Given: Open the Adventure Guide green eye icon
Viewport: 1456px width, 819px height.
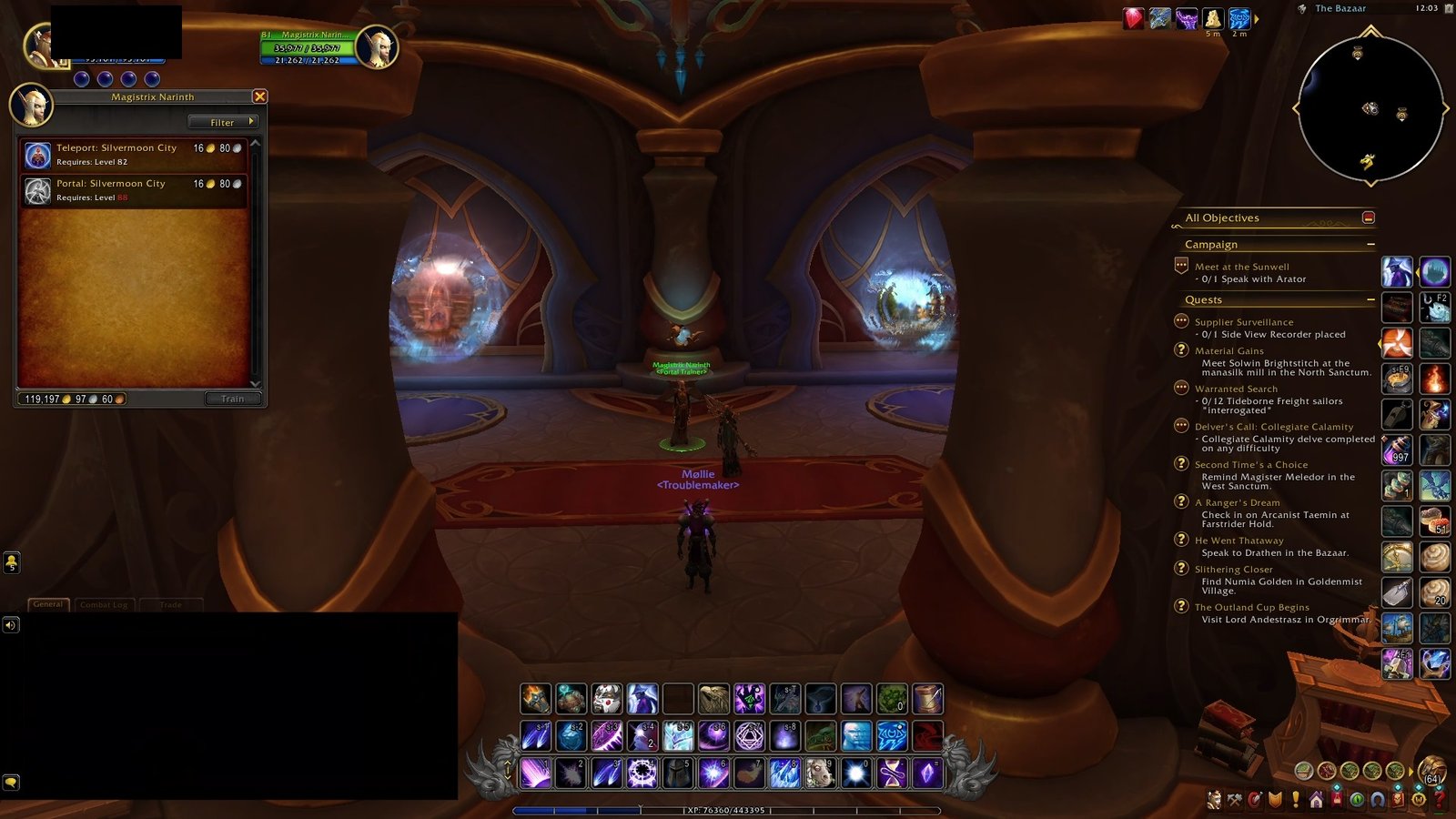Looking at the screenshot, I should tap(1358, 801).
